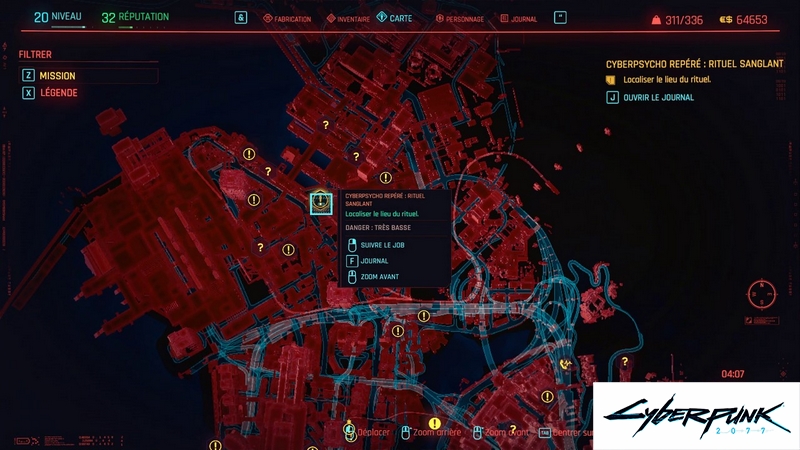Toggle the Mission map filter

point(58,75)
